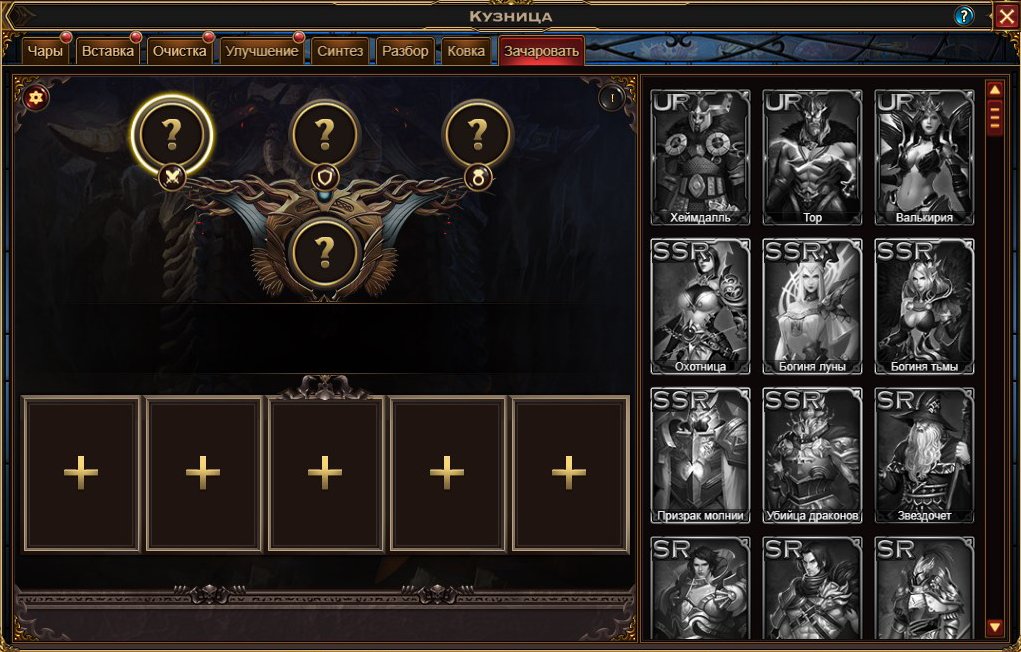Select the Зачаровать tab
1021x652 pixels.
541,52
